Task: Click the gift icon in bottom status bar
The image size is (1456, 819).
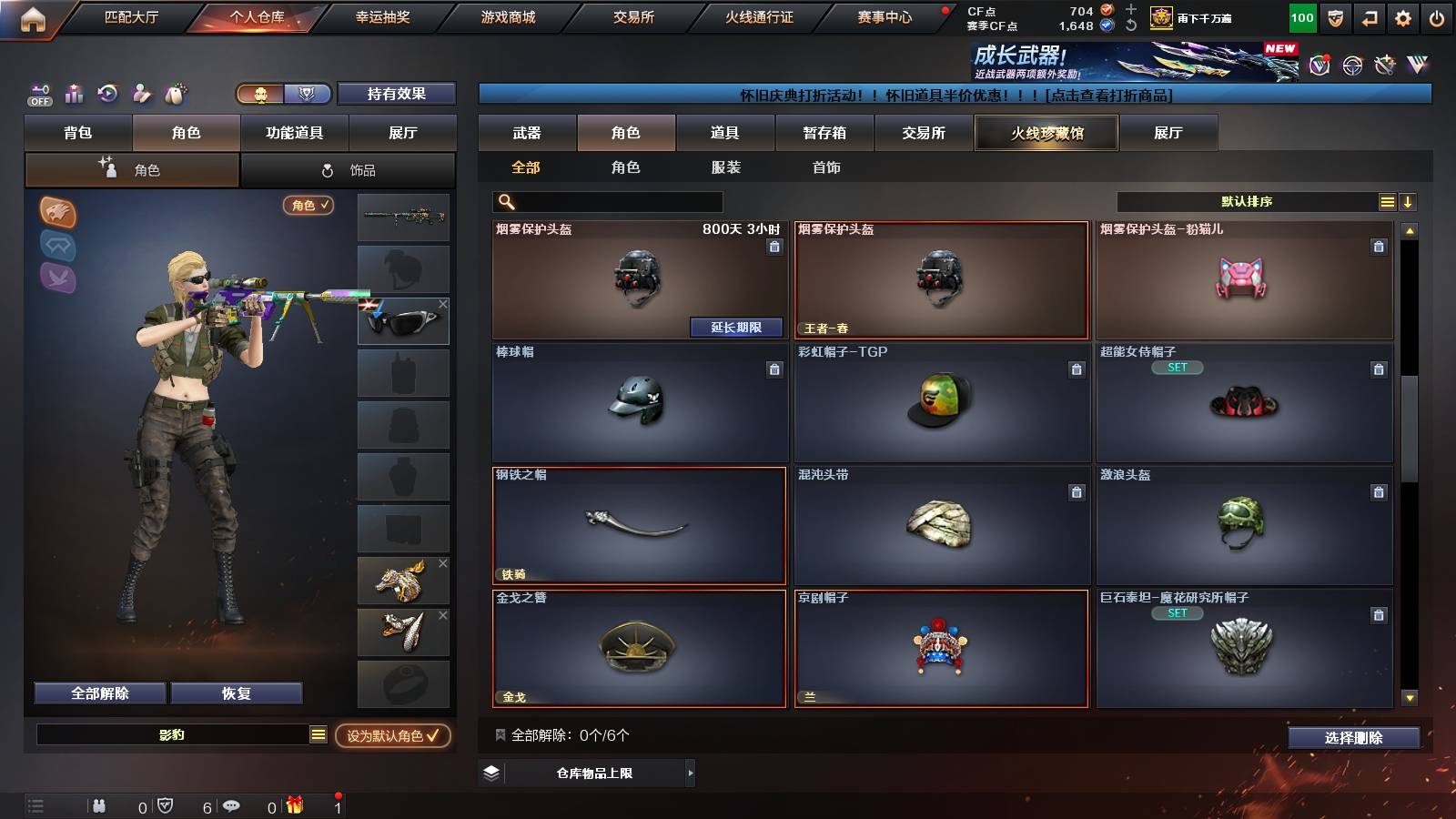Action: (x=293, y=804)
